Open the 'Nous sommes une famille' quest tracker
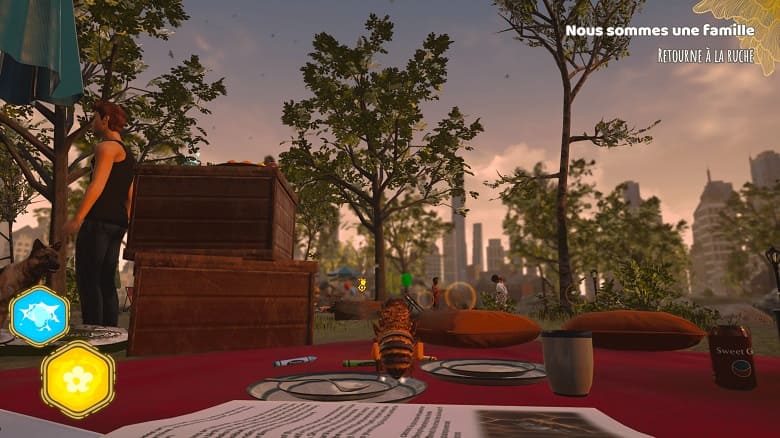Viewport: 780px width, 438px height. pyautogui.click(x=659, y=31)
